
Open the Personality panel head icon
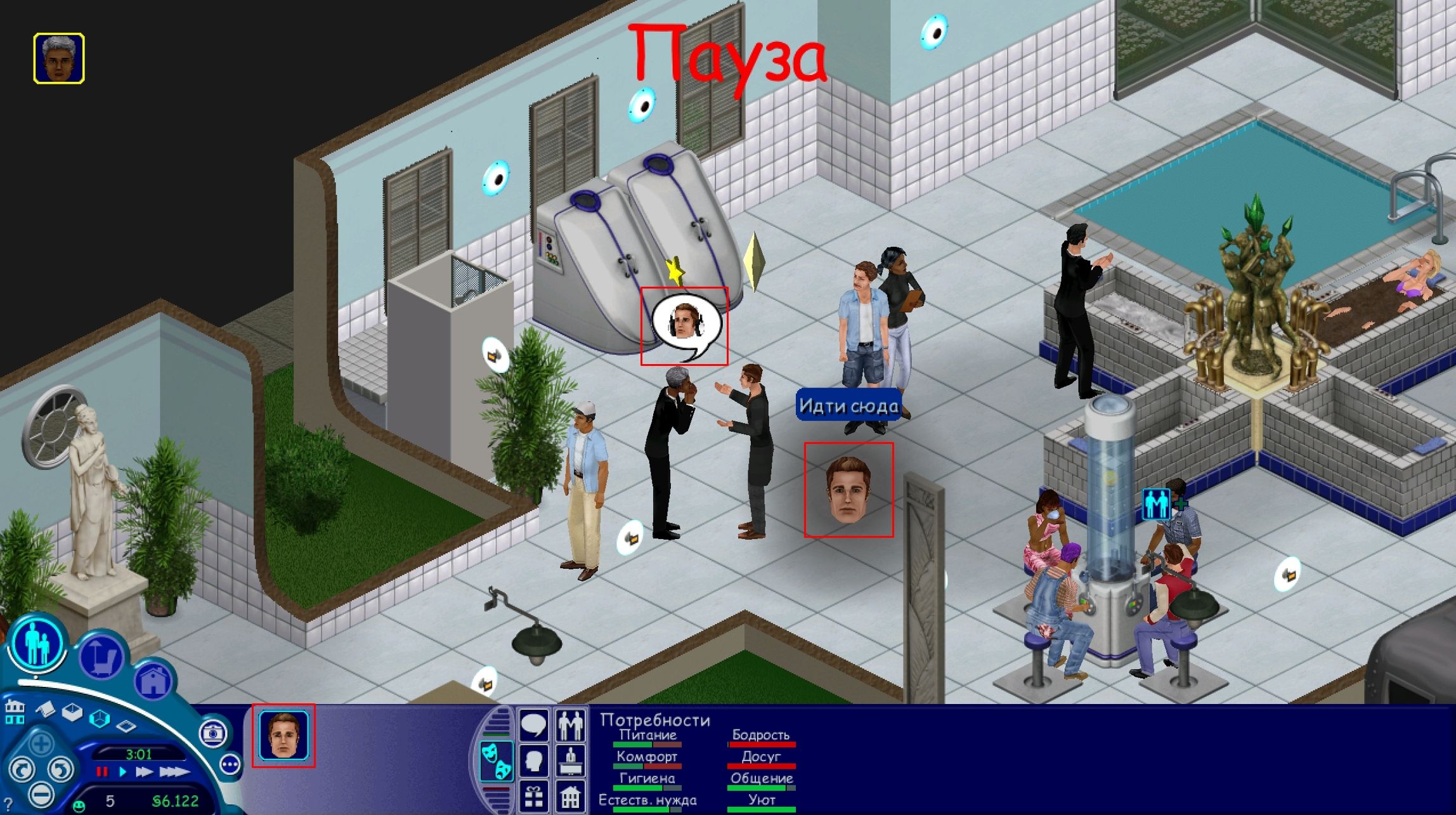535,761
